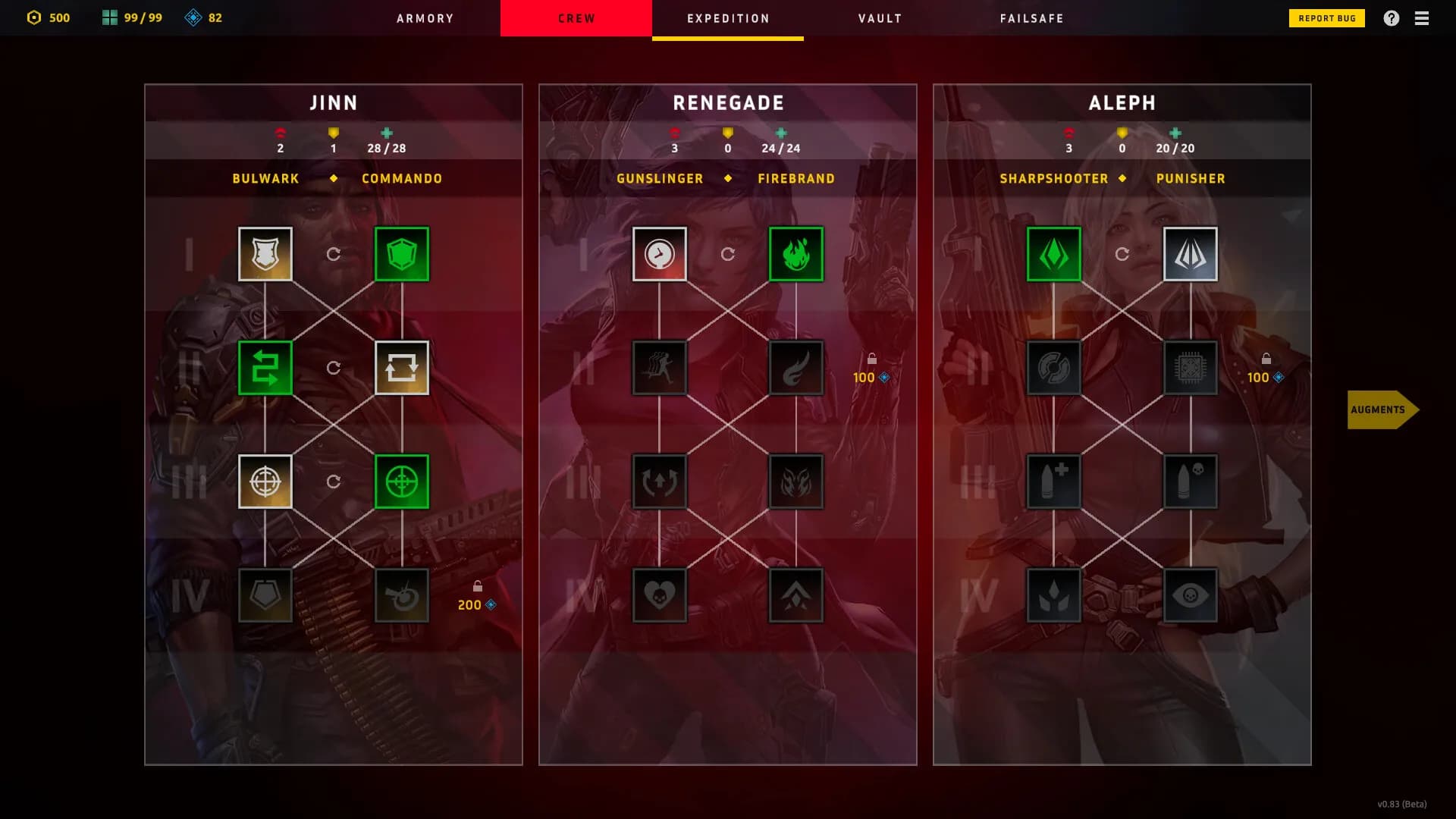Image resolution: width=1456 pixels, height=819 pixels.
Task: Open the Augments panel arrow
Action: click(1383, 409)
